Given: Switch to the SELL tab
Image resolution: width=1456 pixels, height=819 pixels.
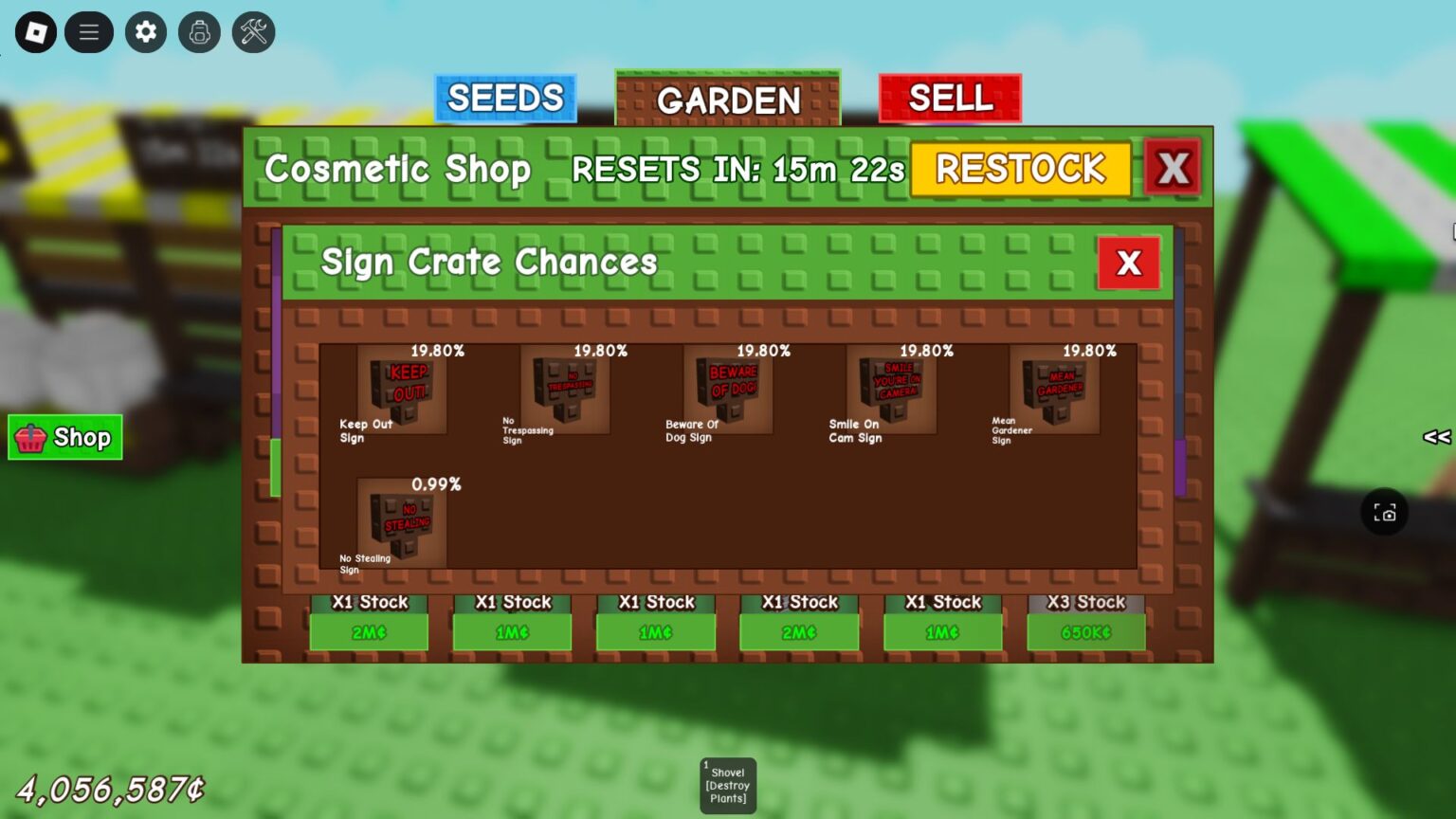Looking at the screenshot, I should coord(950,98).
